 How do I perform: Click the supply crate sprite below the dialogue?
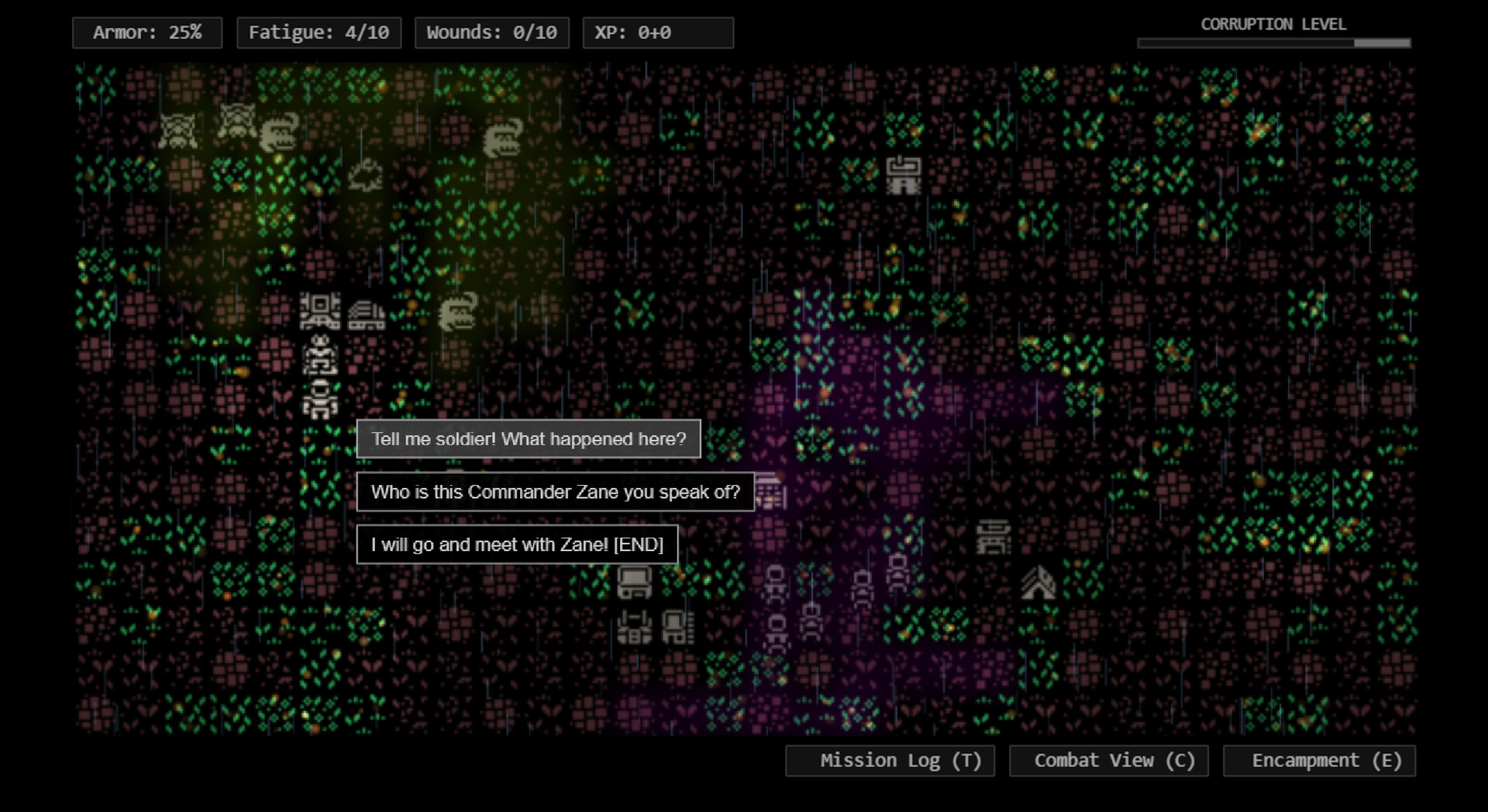point(634,583)
